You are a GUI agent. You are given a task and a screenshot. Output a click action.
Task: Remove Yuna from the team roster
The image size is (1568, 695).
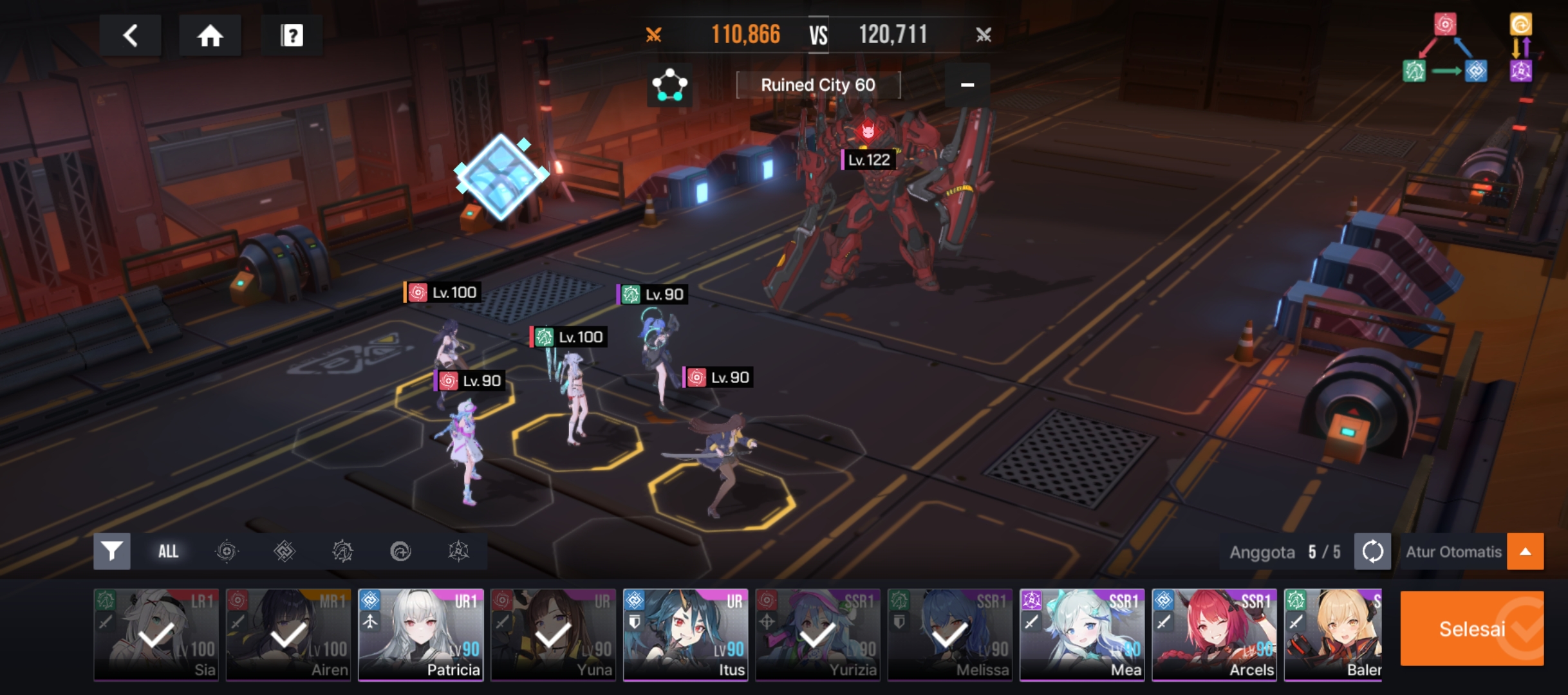tap(553, 635)
